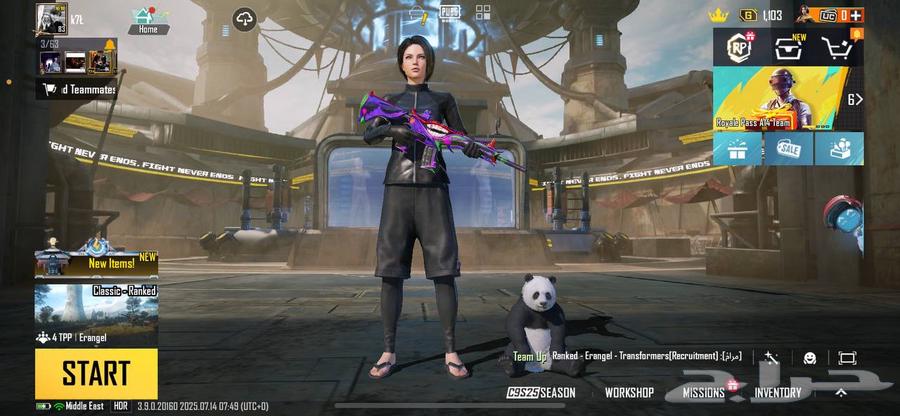Click the cloud download icon
Screen dimensions: 900x416
point(245,19)
